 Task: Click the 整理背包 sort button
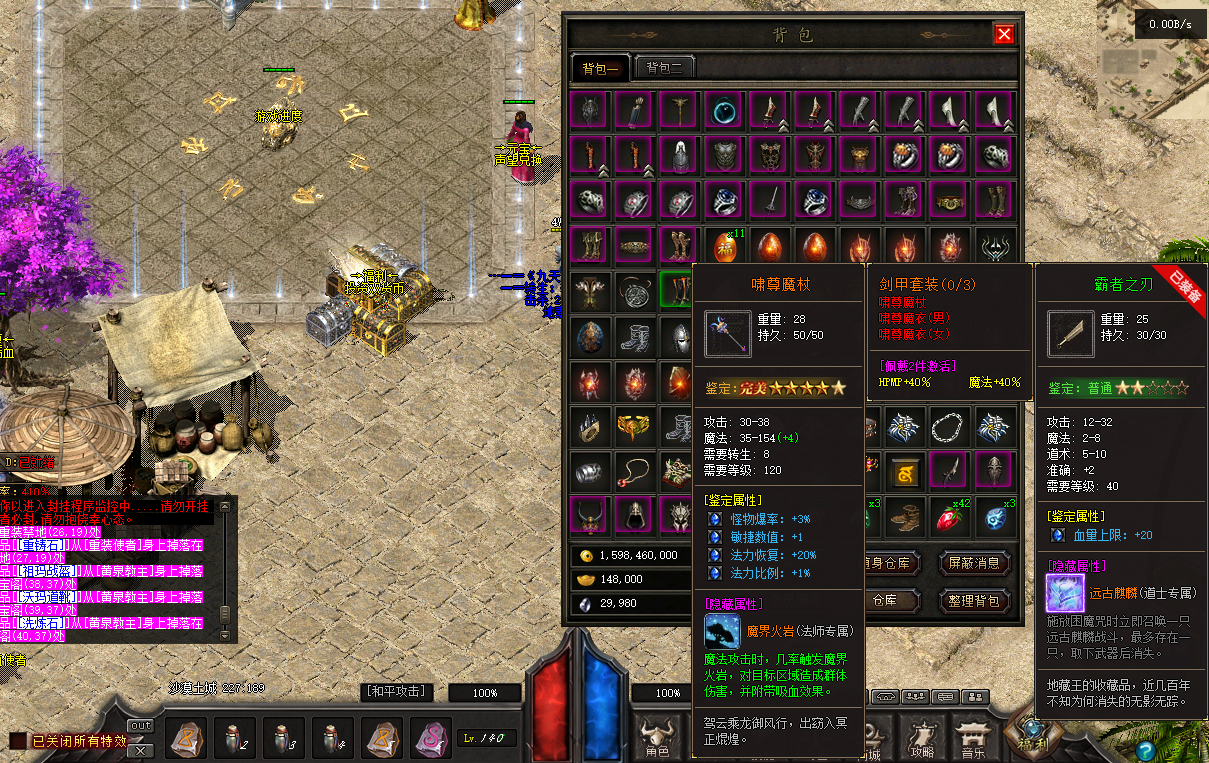tap(973, 602)
